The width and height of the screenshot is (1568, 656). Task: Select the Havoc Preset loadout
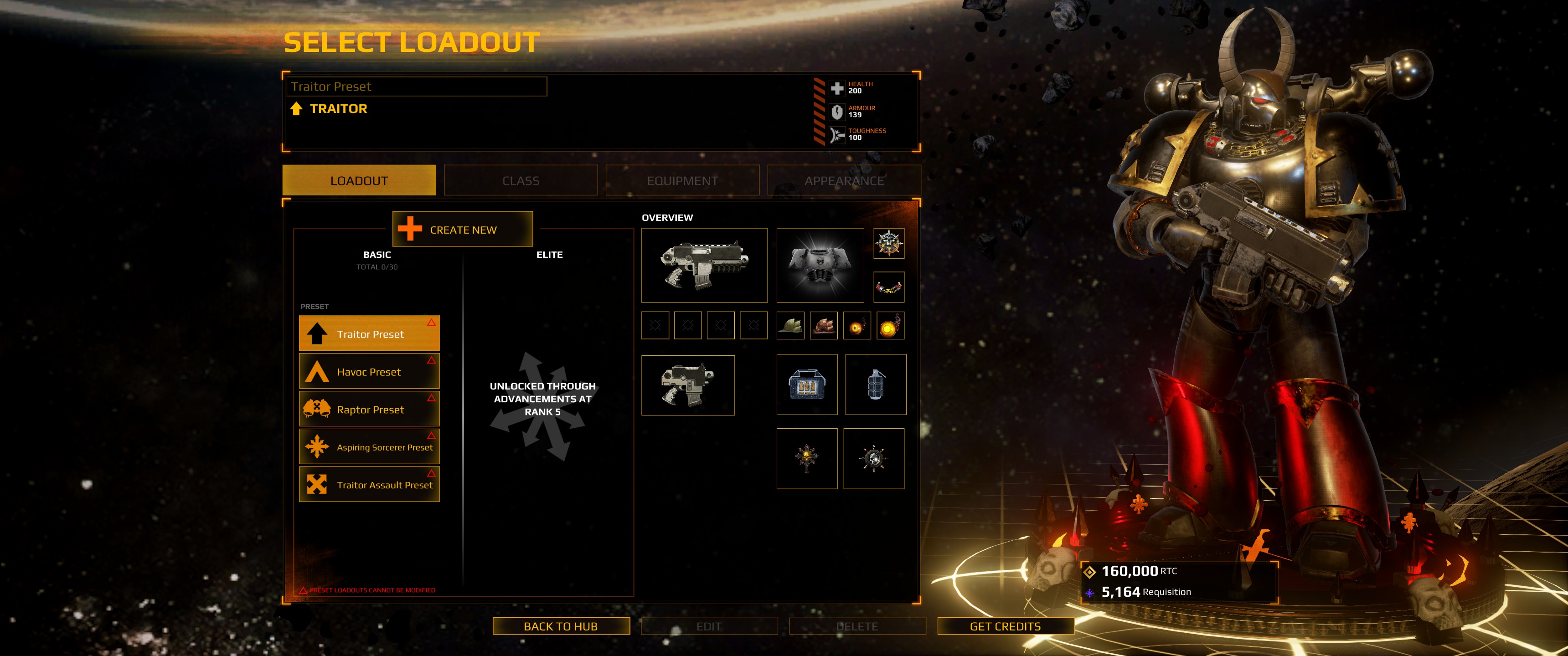[370, 371]
